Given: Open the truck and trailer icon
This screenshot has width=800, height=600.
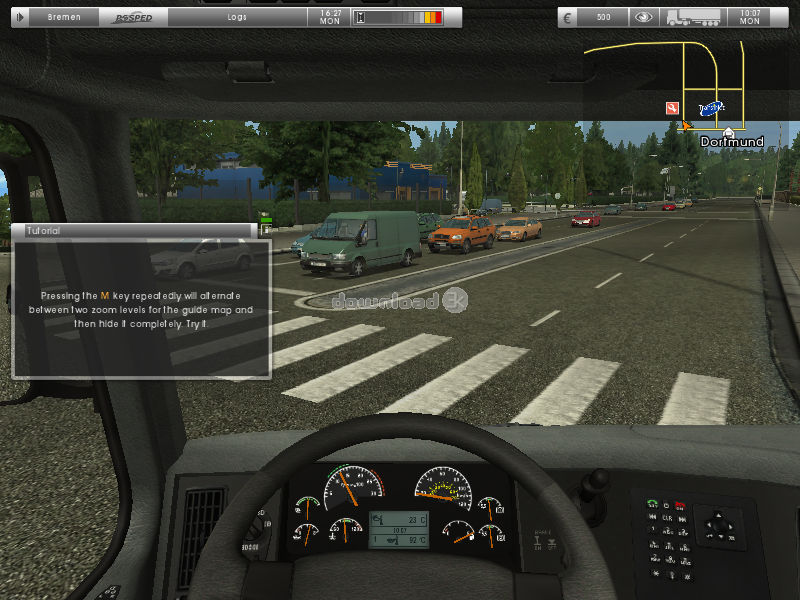Looking at the screenshot, I should (x=693, y=17).
